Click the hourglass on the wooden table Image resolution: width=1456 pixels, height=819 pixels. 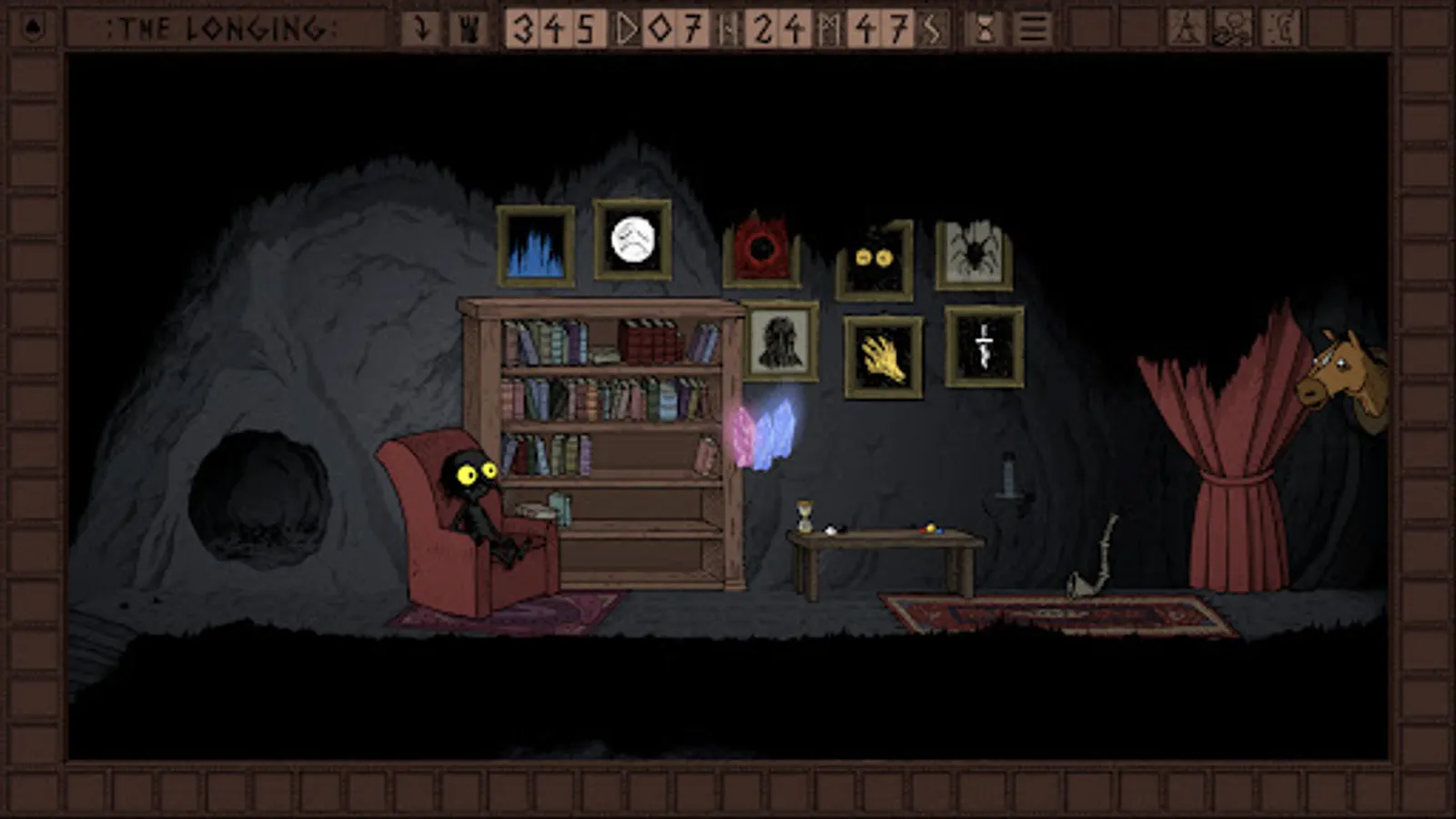click(804, 514)
